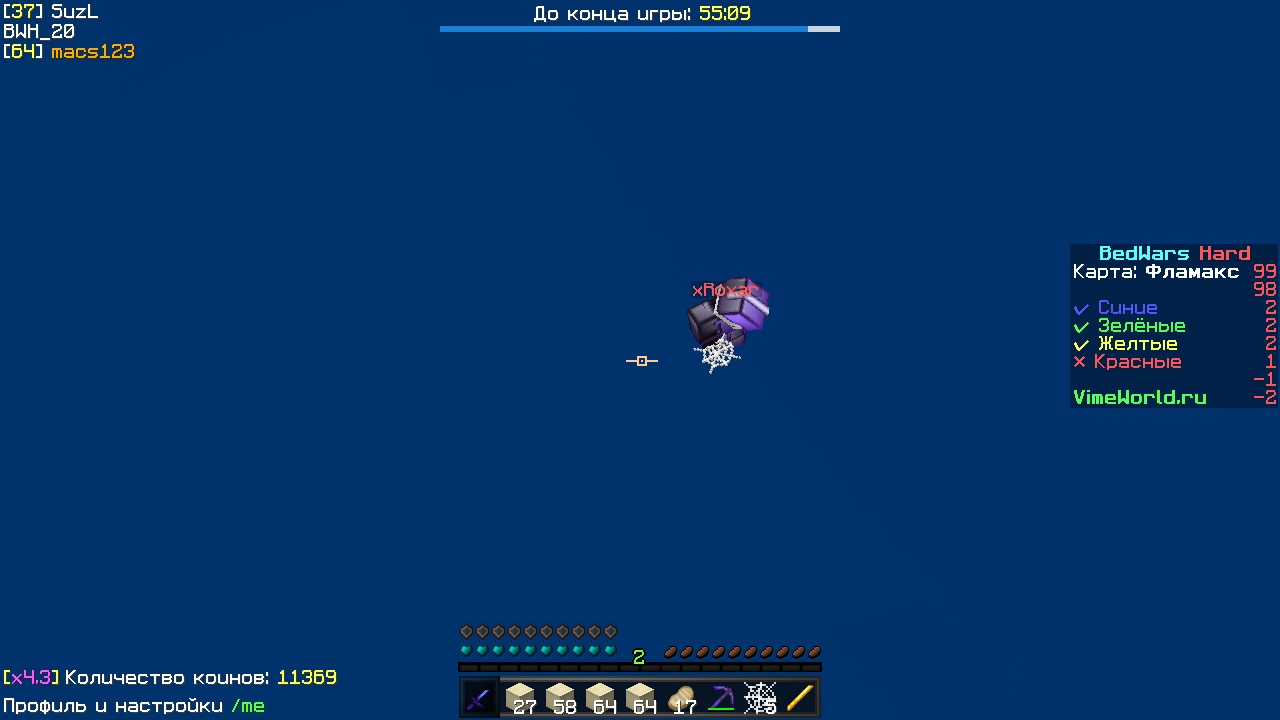Select the macs123 player name

pos(92,51)
